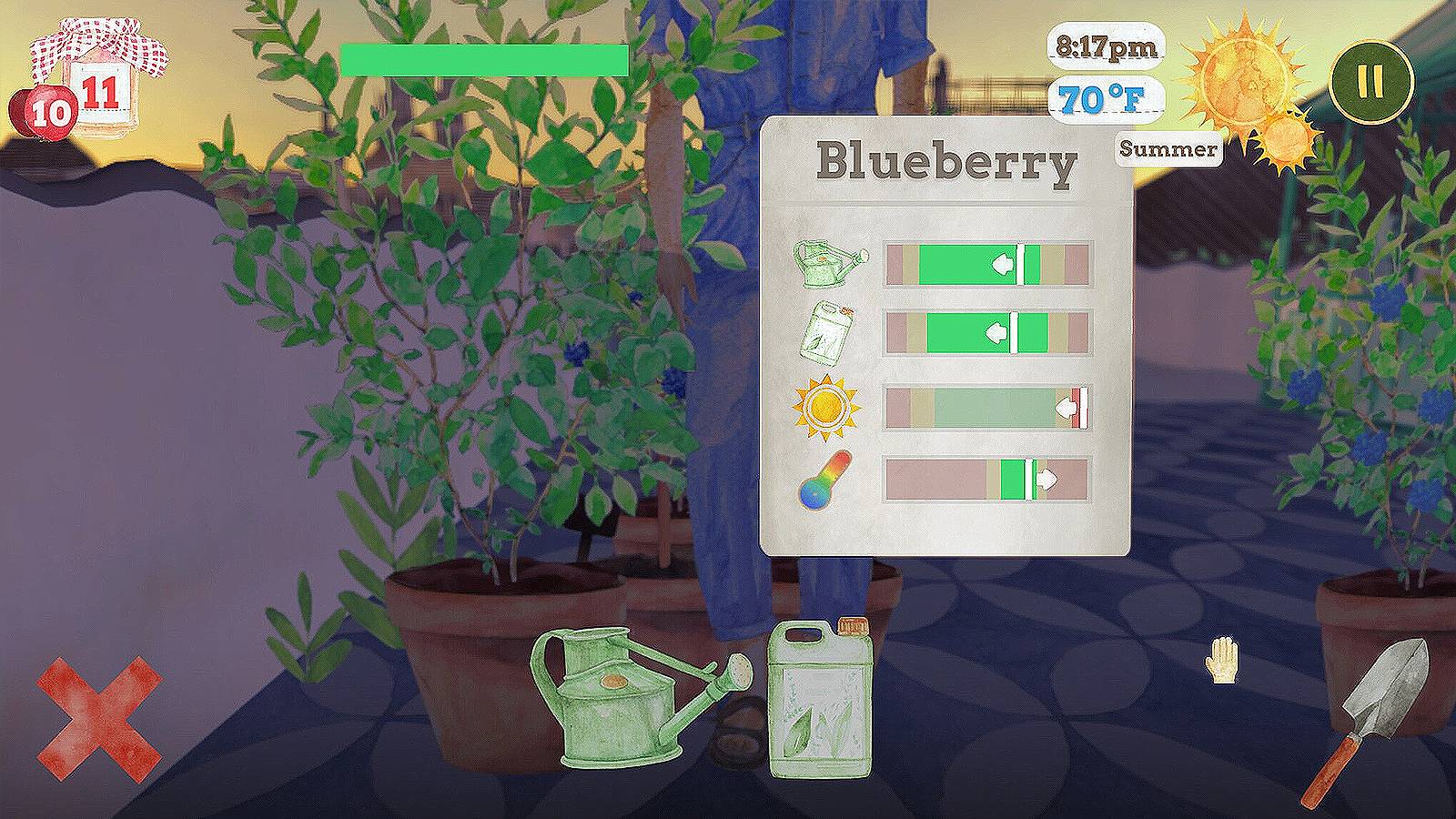Click the fertilizer icon on Blueberry card
Screen dimensions: 1456x819
(824, 334)
